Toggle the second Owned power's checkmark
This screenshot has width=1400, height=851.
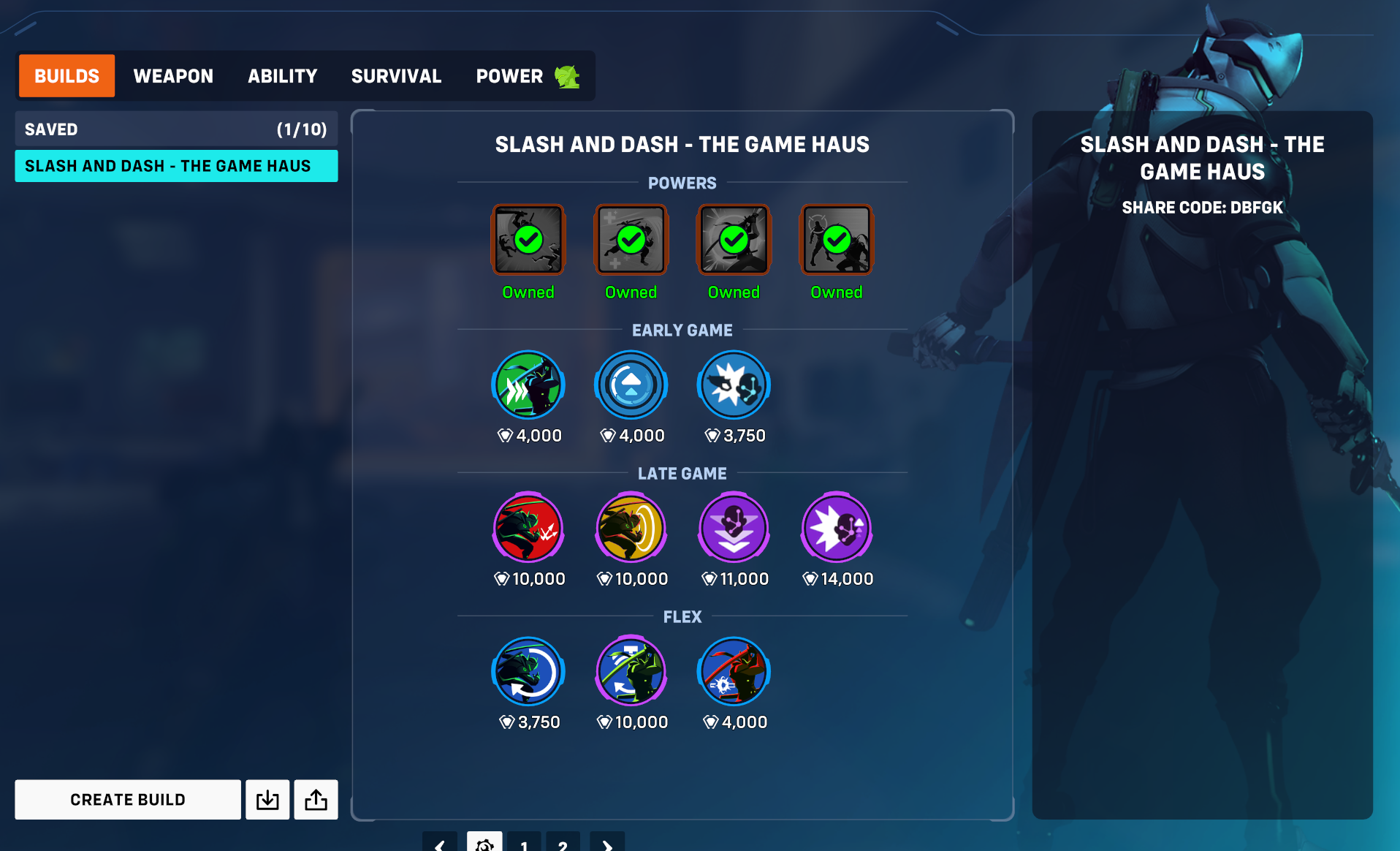[631, 239]
